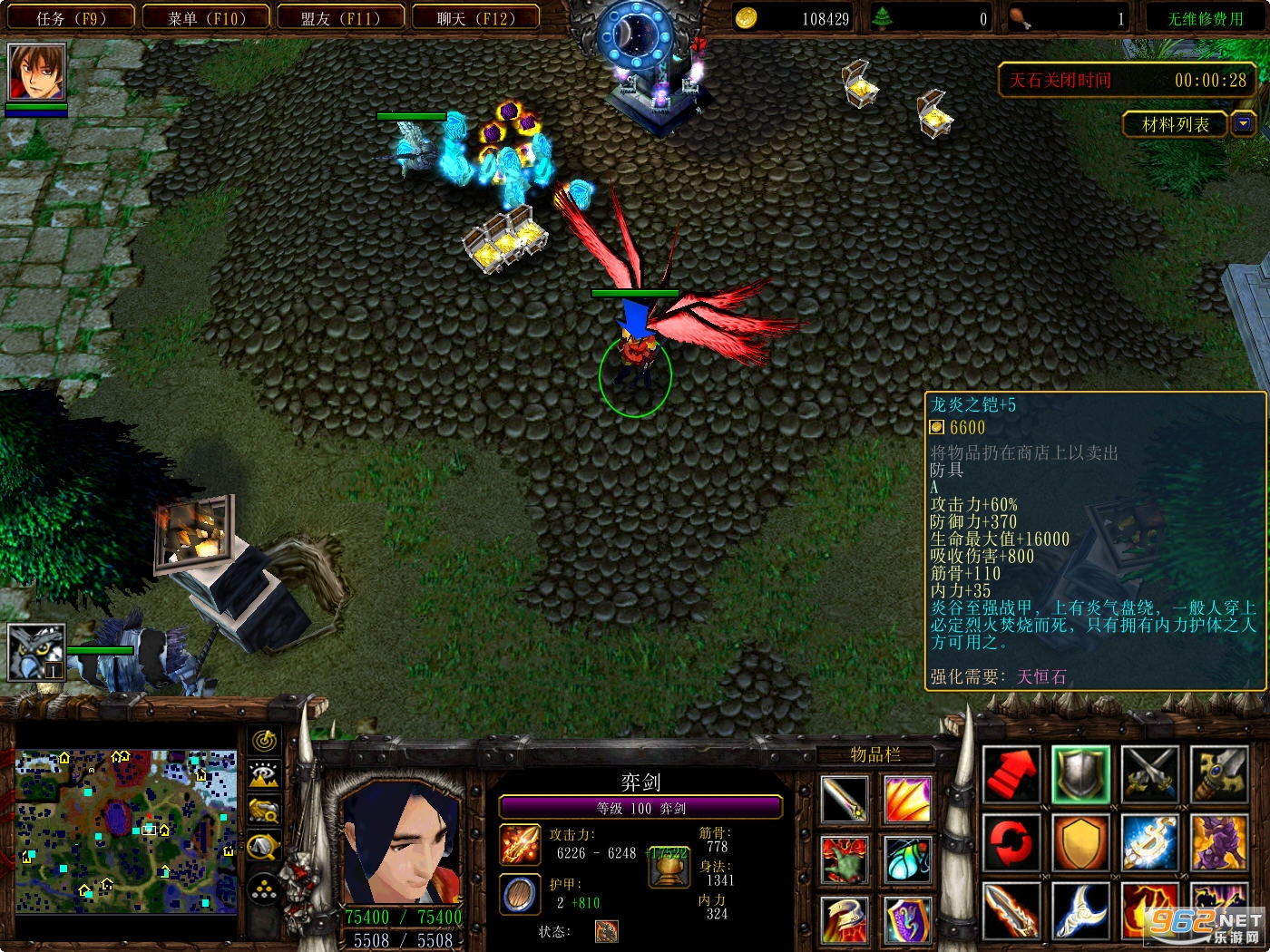
Task: Toggle minimap terrain display eye button
Action: point(264,775)
